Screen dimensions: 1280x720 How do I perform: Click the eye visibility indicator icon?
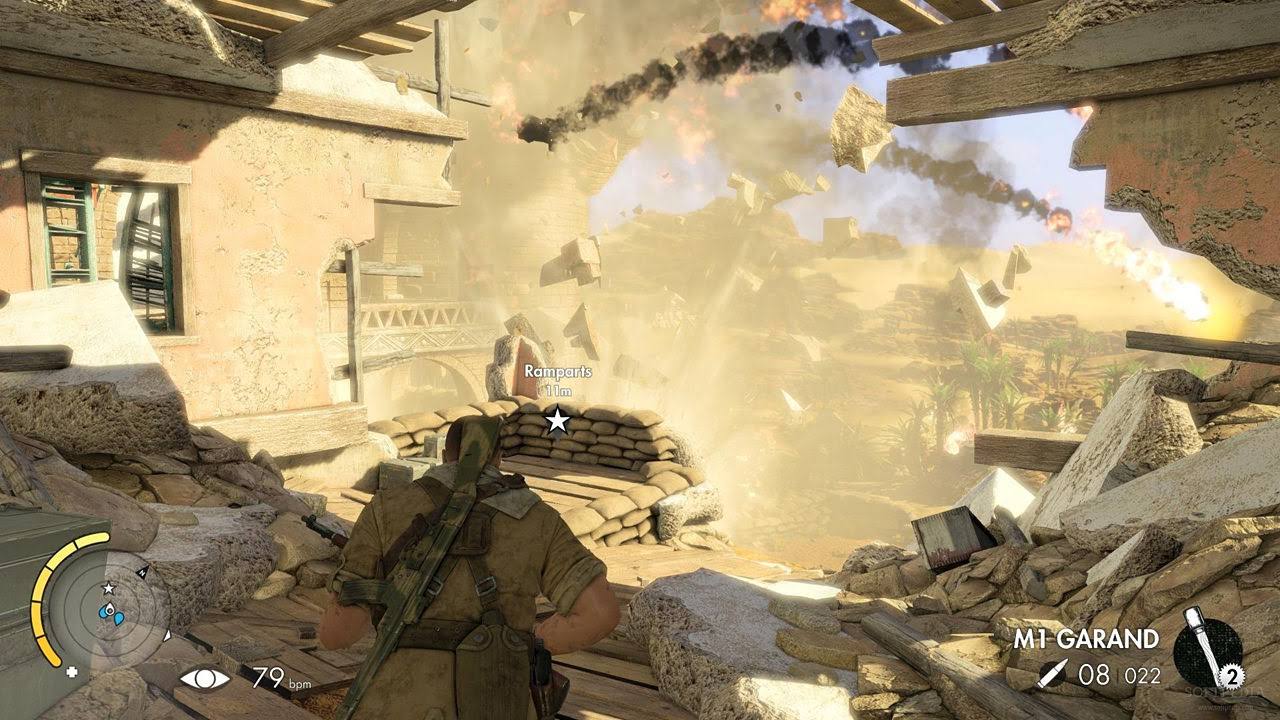pyautogui.click(x=204, y=678)
